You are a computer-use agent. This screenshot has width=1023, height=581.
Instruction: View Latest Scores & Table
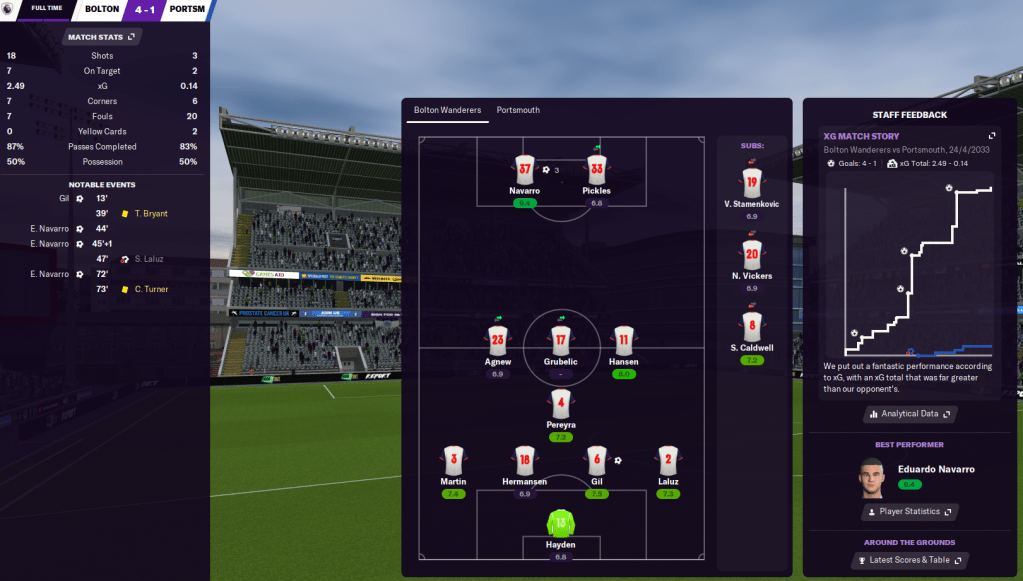pos(909,560)
